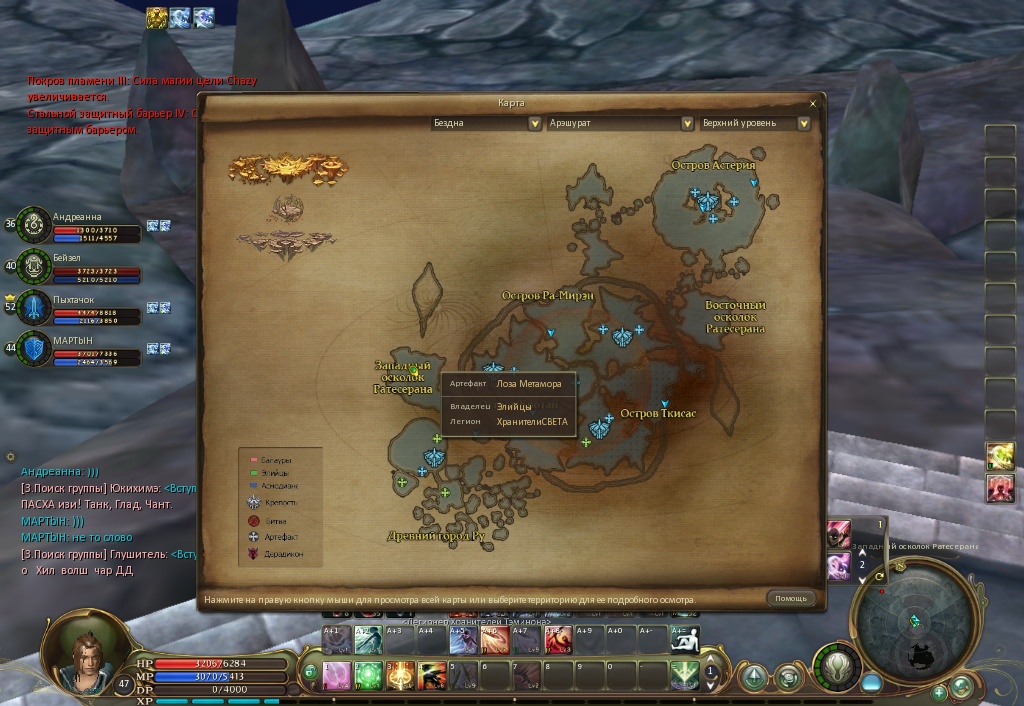Click the golden buff icon at top

157,17
